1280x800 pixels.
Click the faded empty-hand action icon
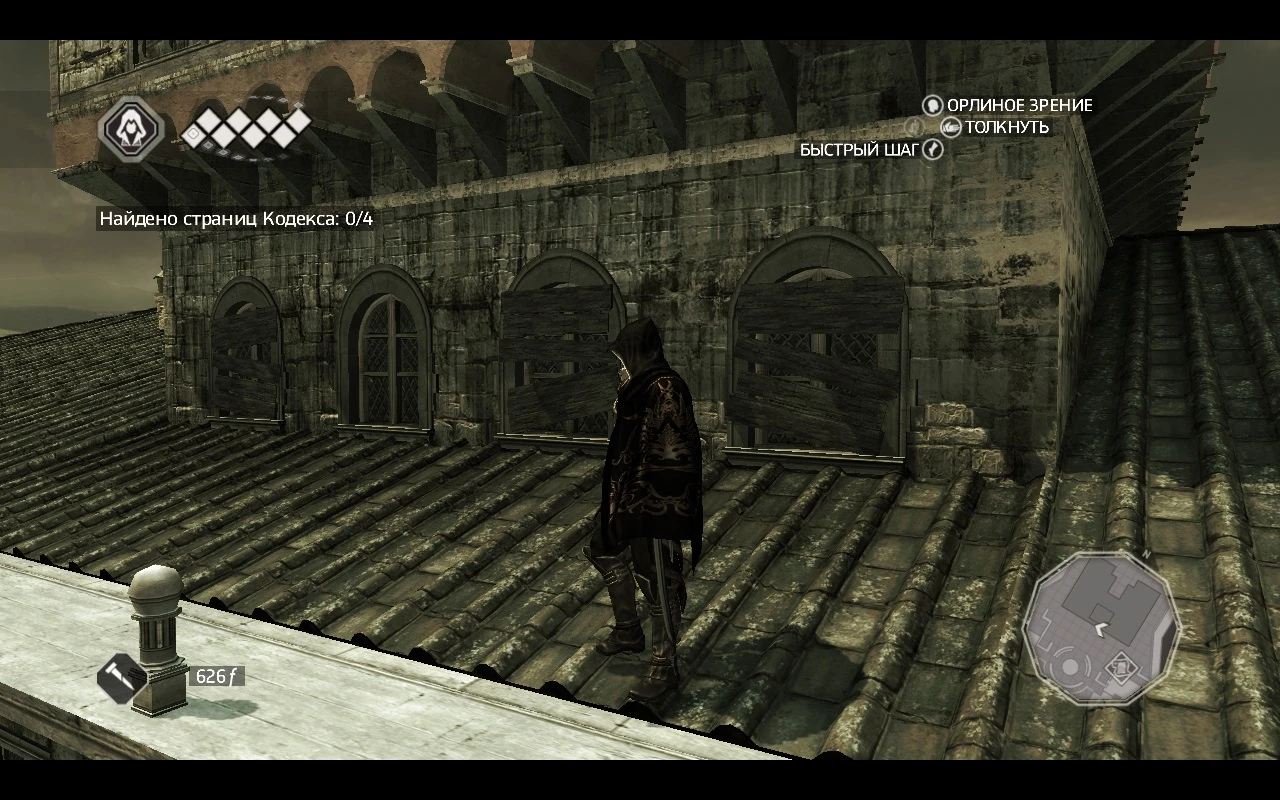pyautogui.click(x=912, y=127)
